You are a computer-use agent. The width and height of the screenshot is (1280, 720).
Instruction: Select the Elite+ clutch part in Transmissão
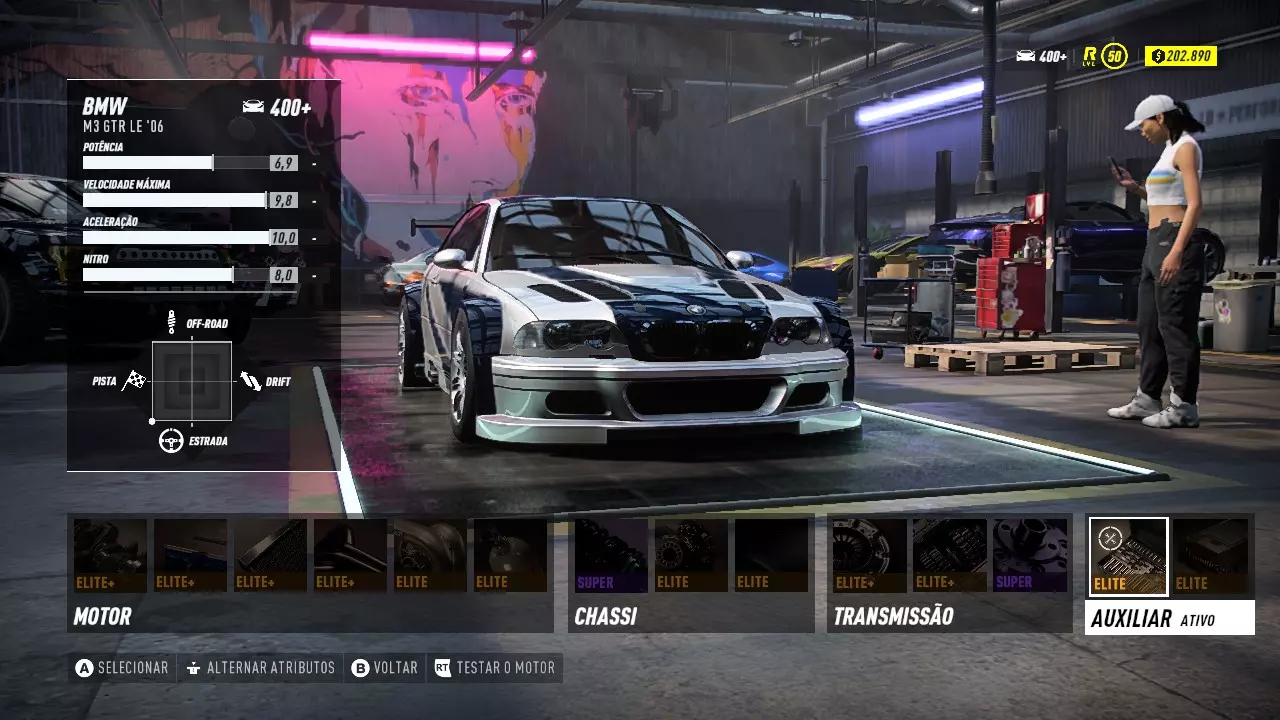870,555
